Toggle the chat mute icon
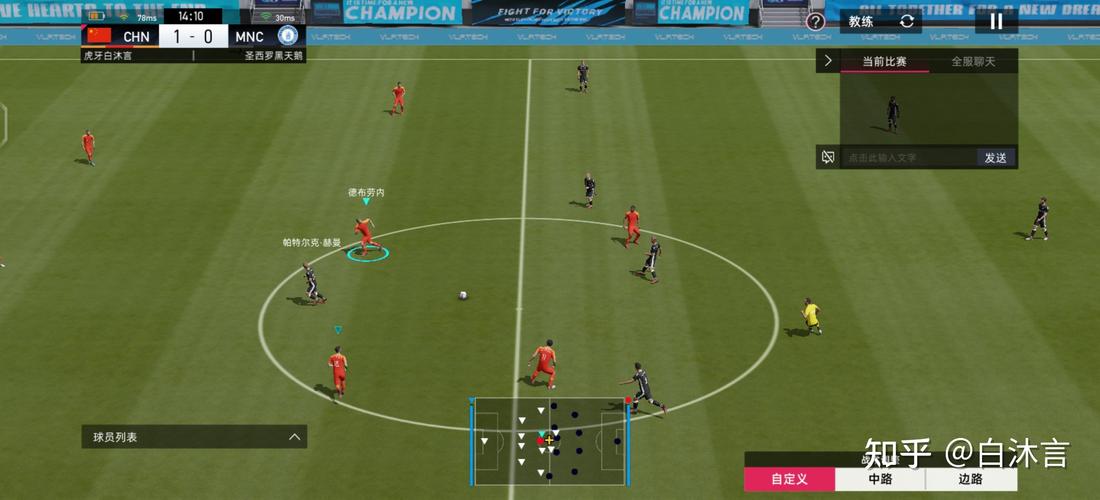 tap(828, 157)
